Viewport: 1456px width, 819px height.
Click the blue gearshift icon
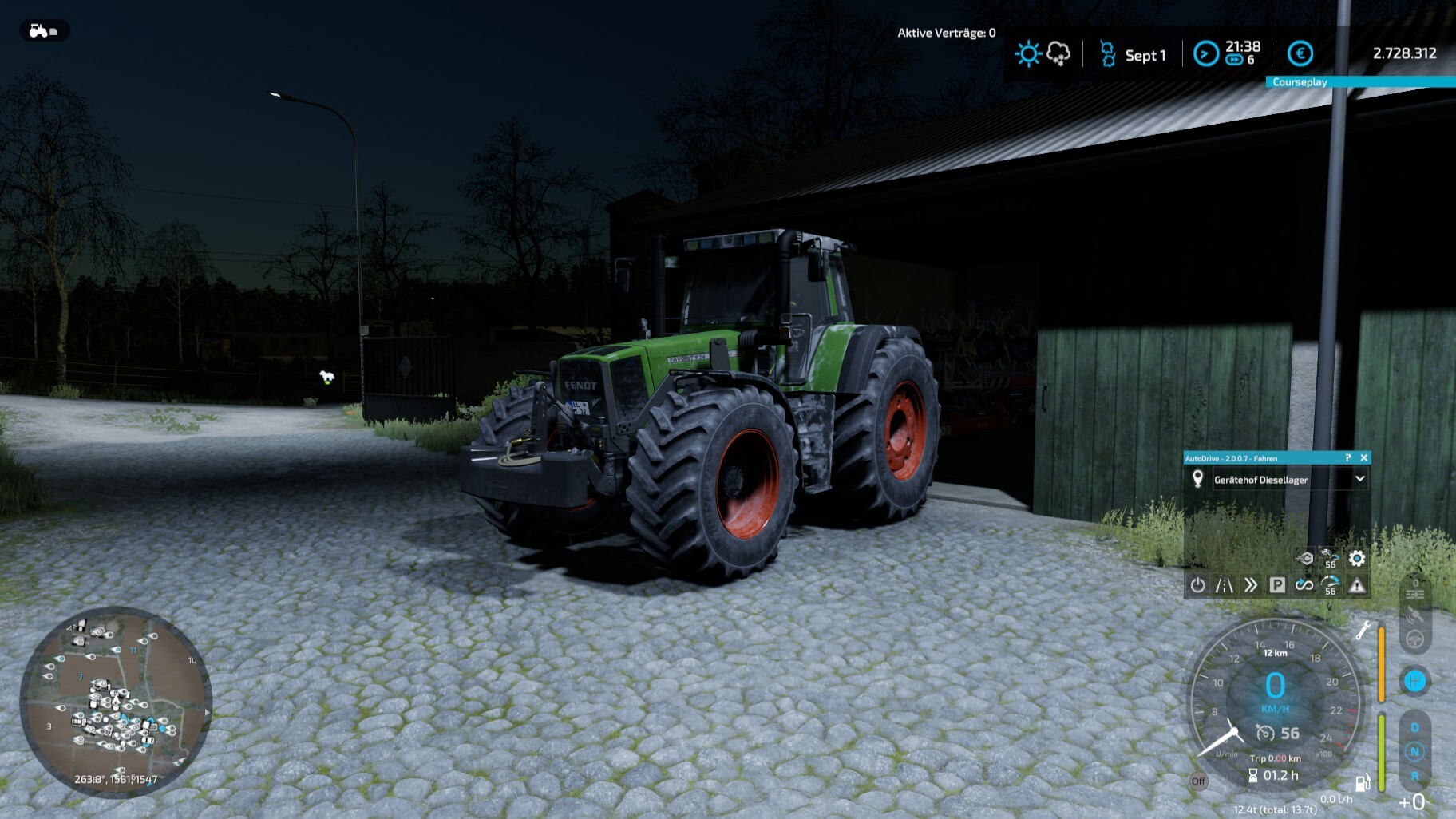pyautogui.click(x=1414, y=681)
